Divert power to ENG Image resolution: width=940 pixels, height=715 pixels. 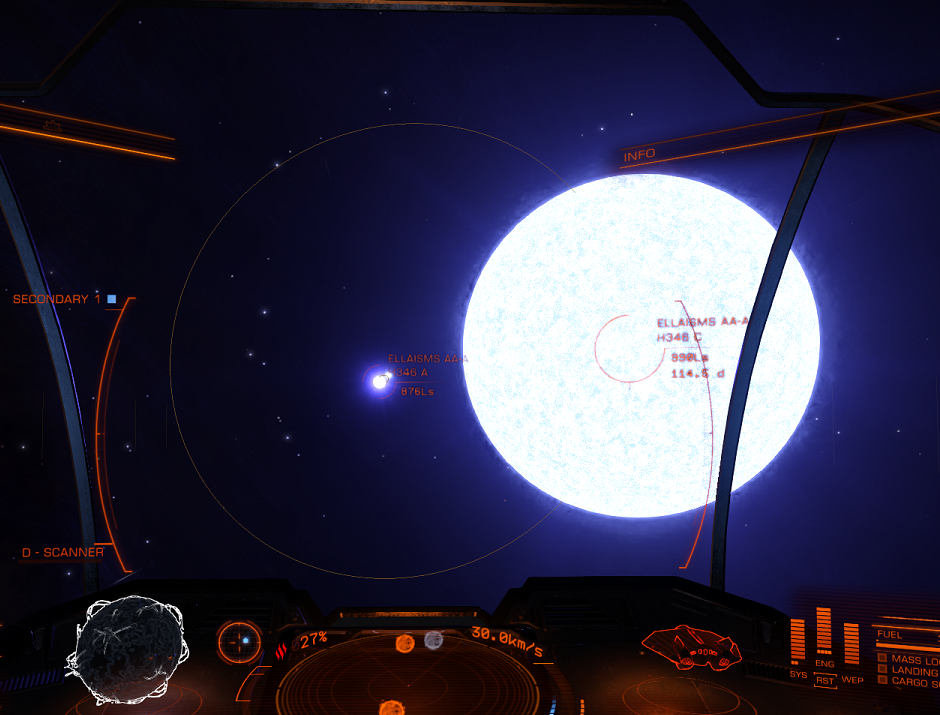[825, 663]
